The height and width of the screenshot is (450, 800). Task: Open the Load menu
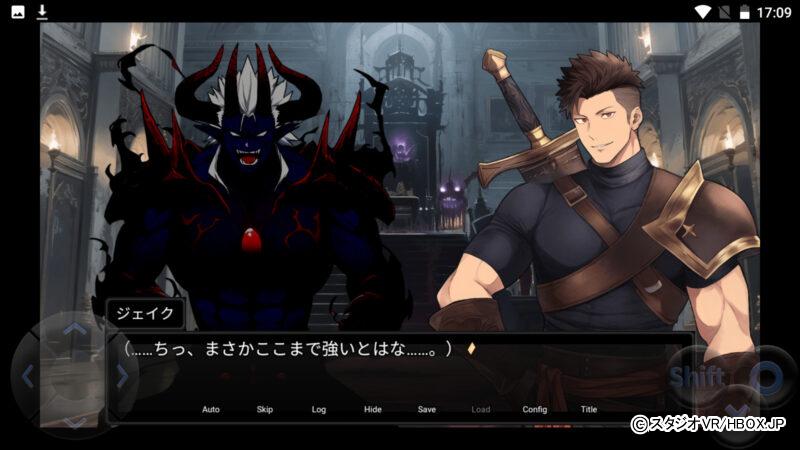coord(481,409)
